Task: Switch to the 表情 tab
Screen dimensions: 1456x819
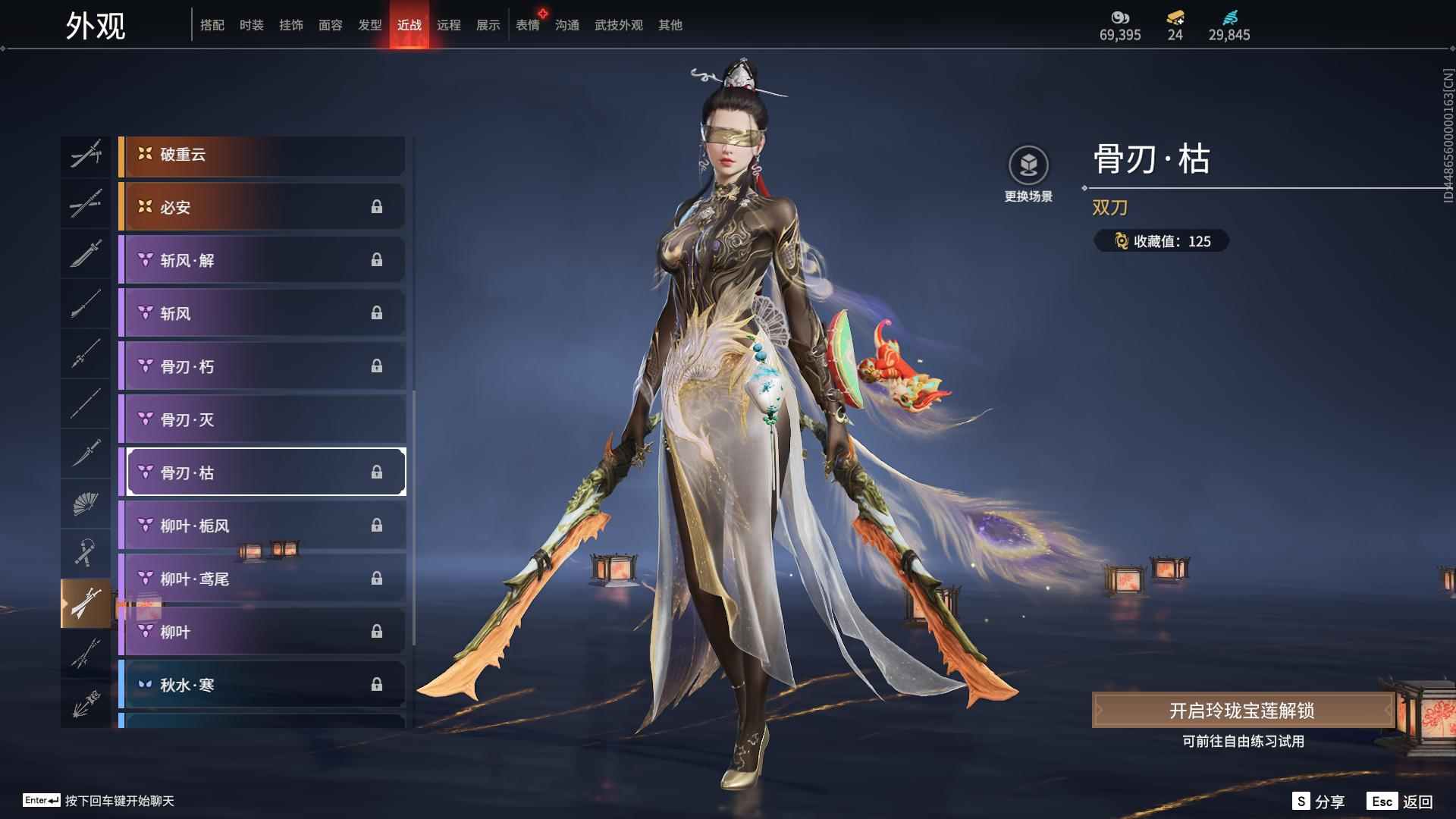Action: tap(526, 24)
